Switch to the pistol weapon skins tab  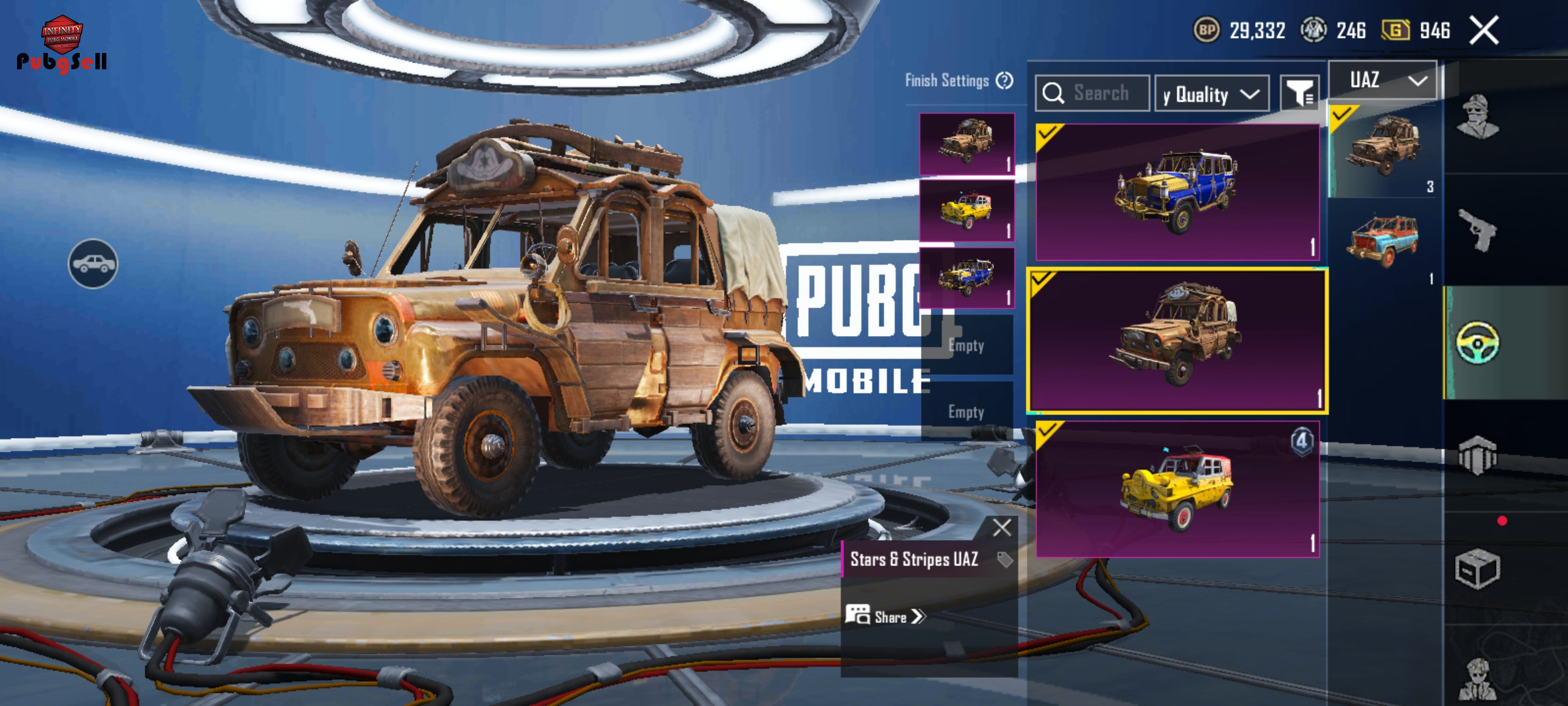[x=1478, y=229]
